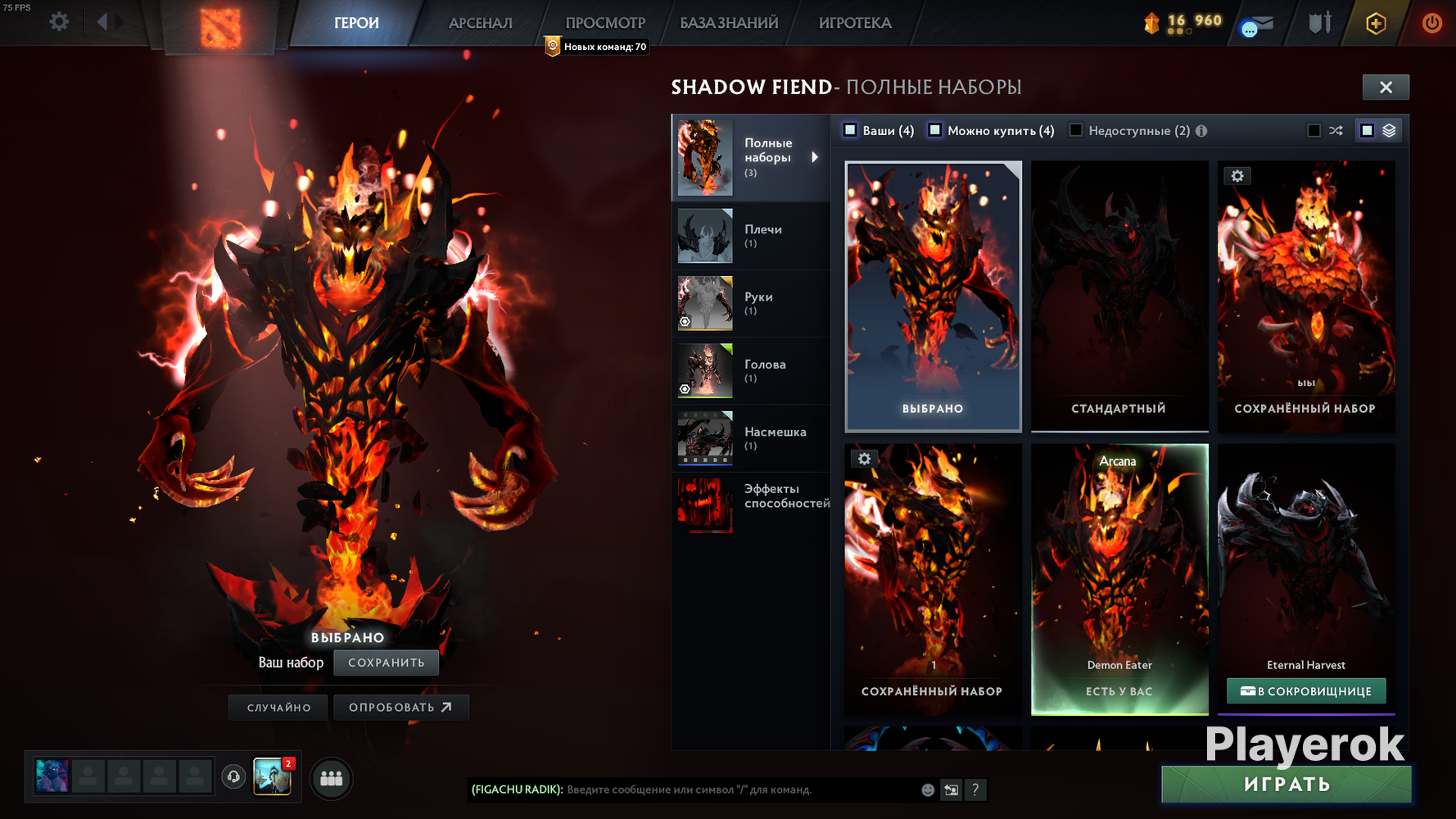
Task: Open the Насмешка category
Action: pyautogui.click(x=751, y=438)
